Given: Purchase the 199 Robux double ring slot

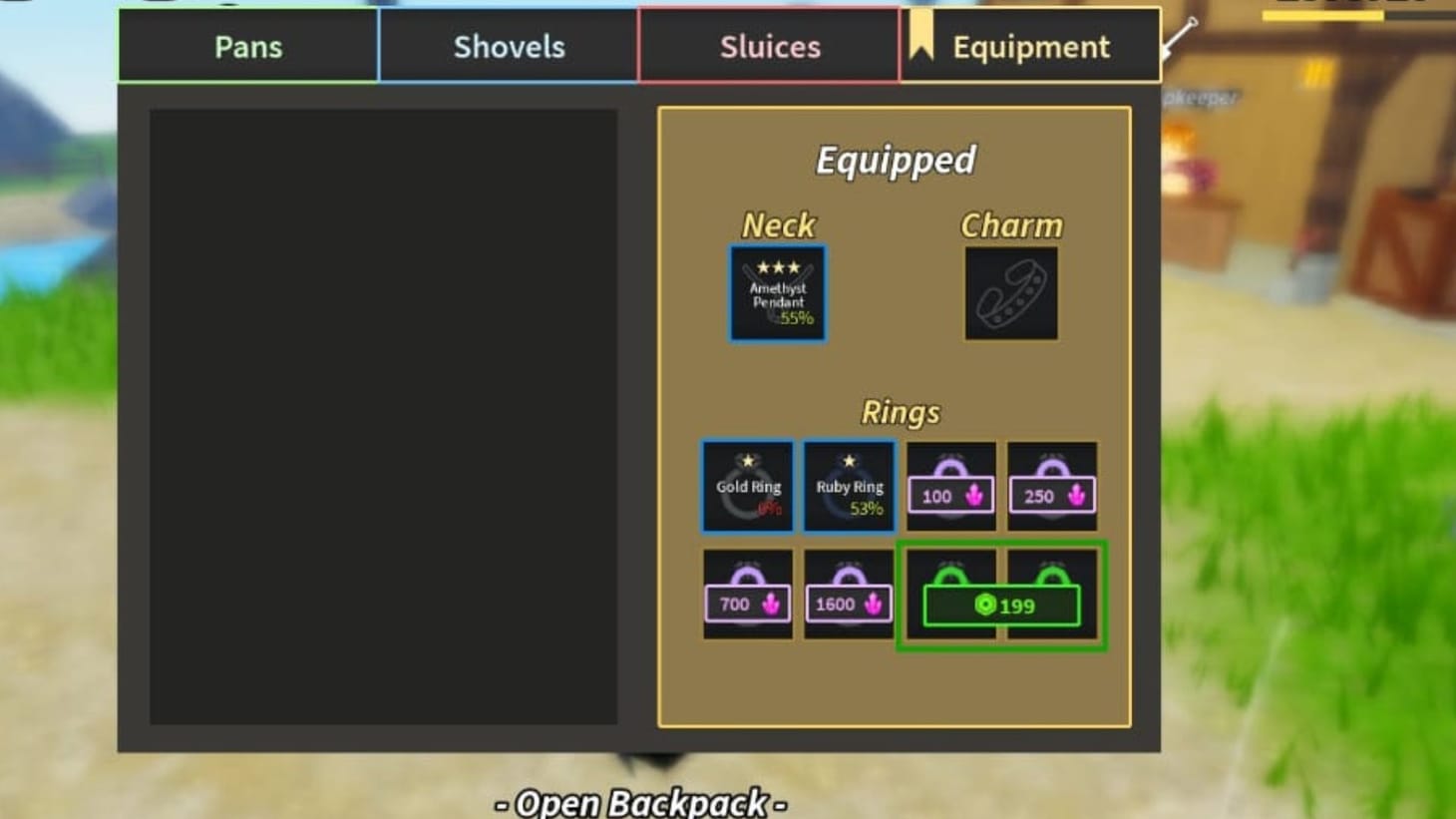Looking at the screenshot, I should [x=1000, y=604].
